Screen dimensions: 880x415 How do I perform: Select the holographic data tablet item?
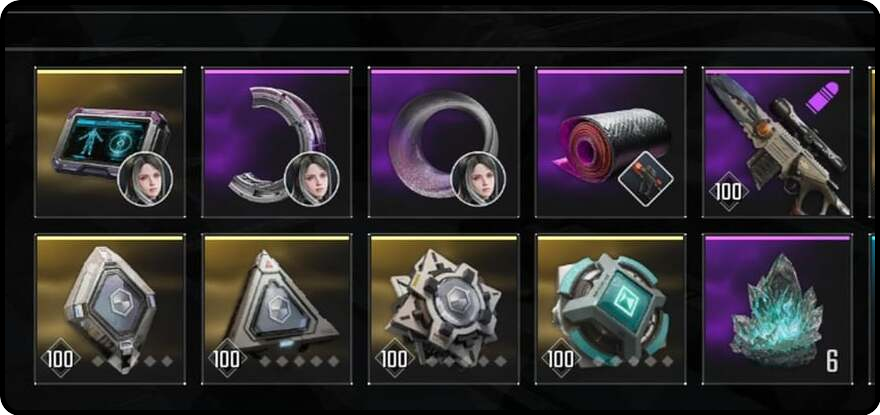coord(110,143)
